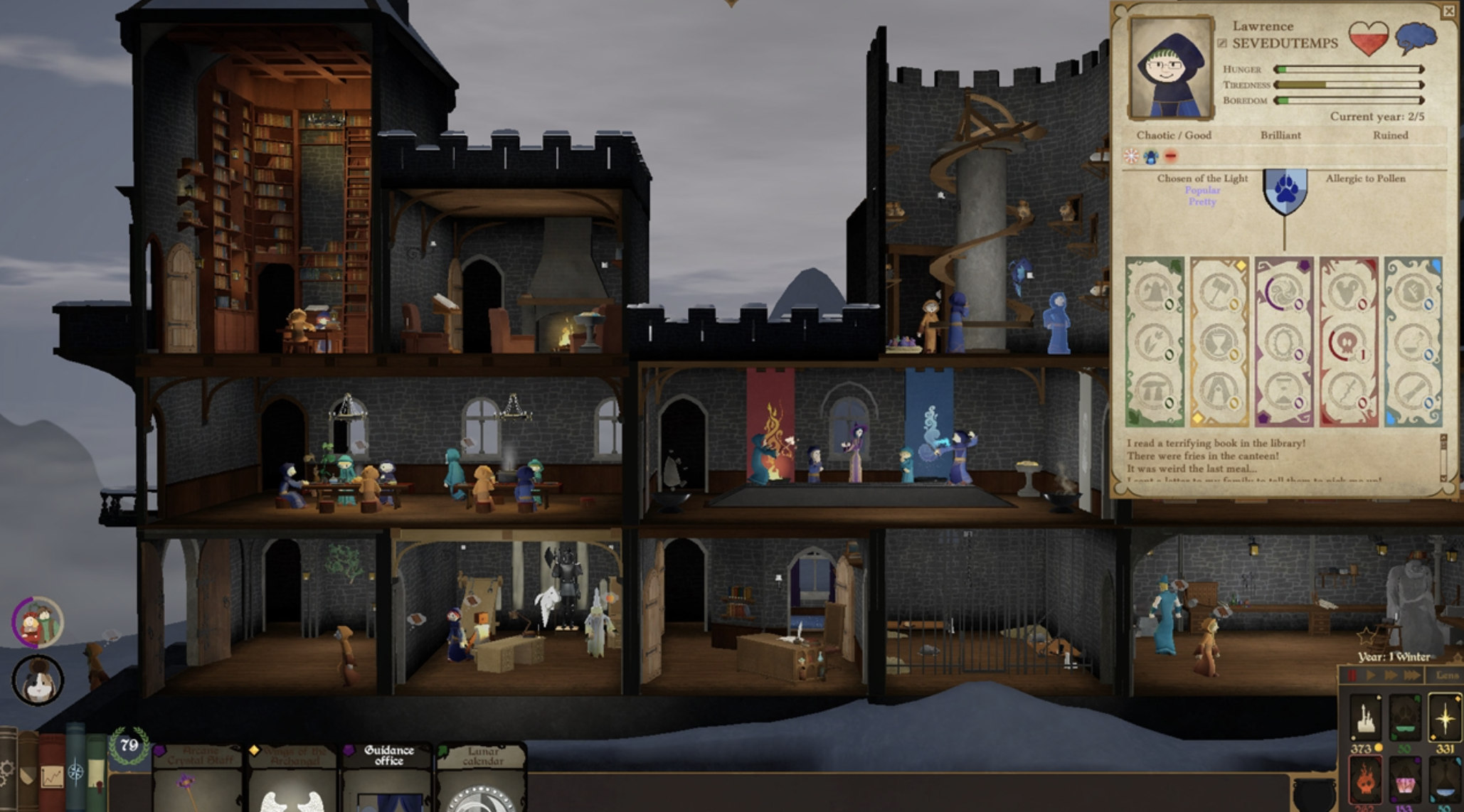
Task: Toggle the Lens view button
Action: (1446, 675)
